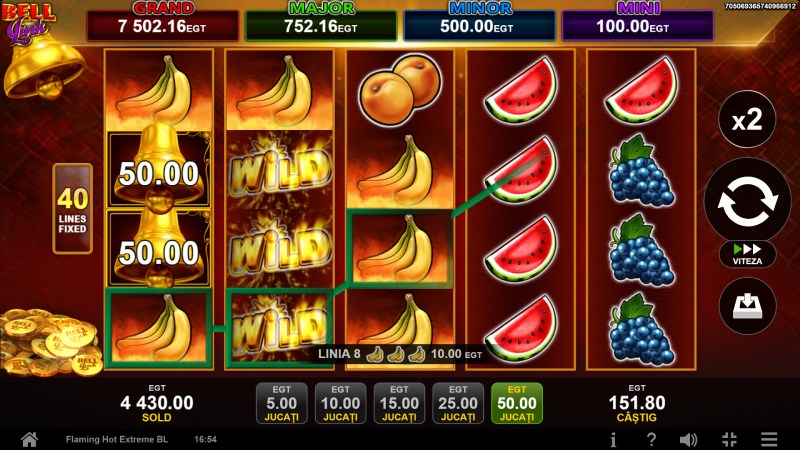
Task: Set the bet to 25.00 EGT
Action: [458, 404]
